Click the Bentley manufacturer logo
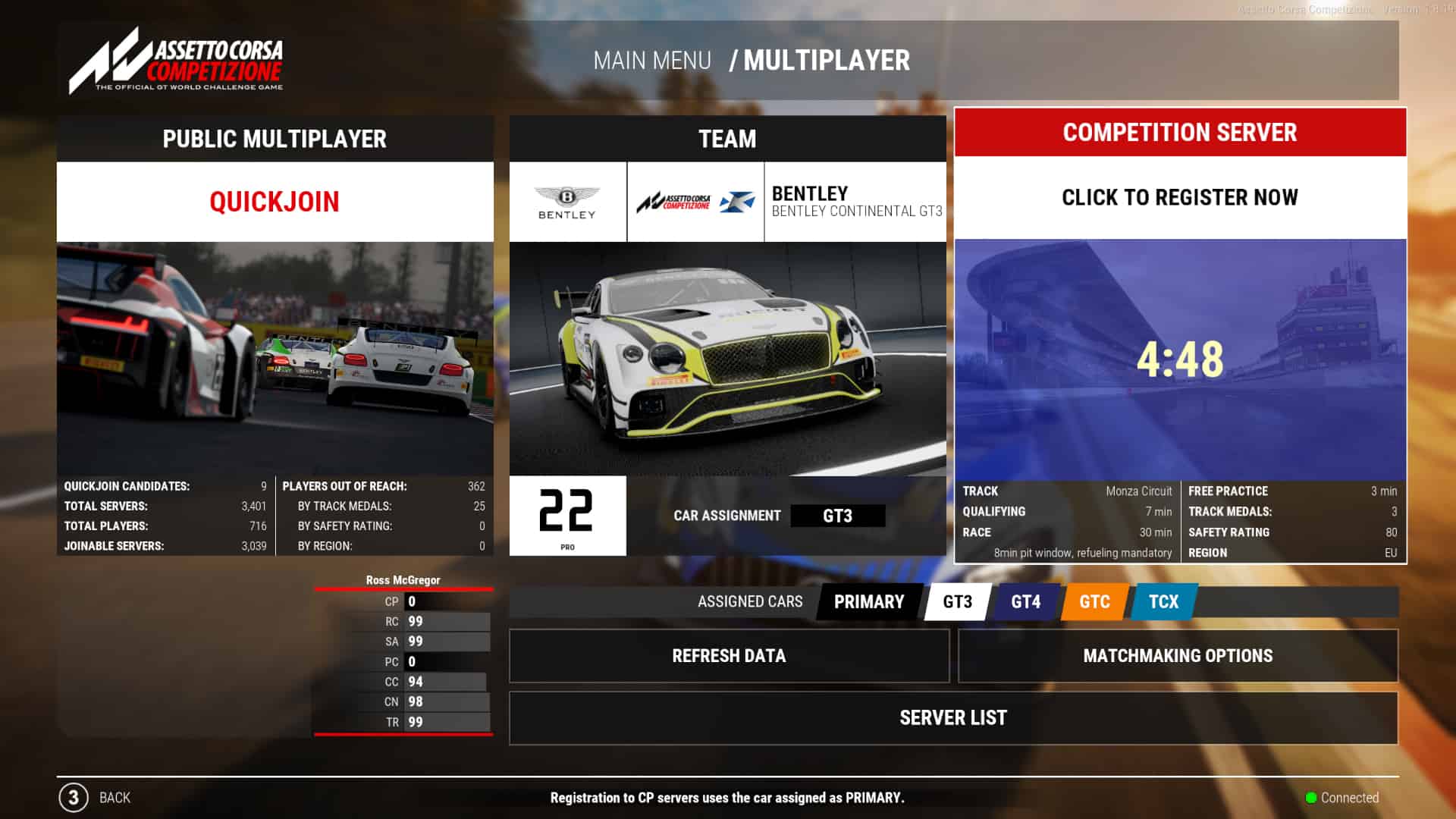Image resolution: width=1456 pixels, height=819 pixels. tap(568, 200)
